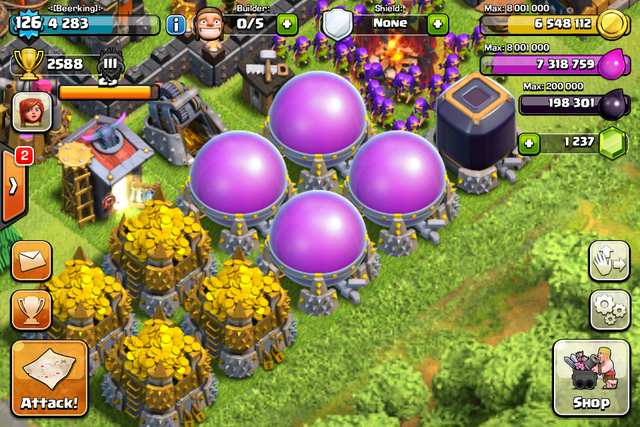
Task: Tap the player level 126 badge
Action: click(27, 22)
